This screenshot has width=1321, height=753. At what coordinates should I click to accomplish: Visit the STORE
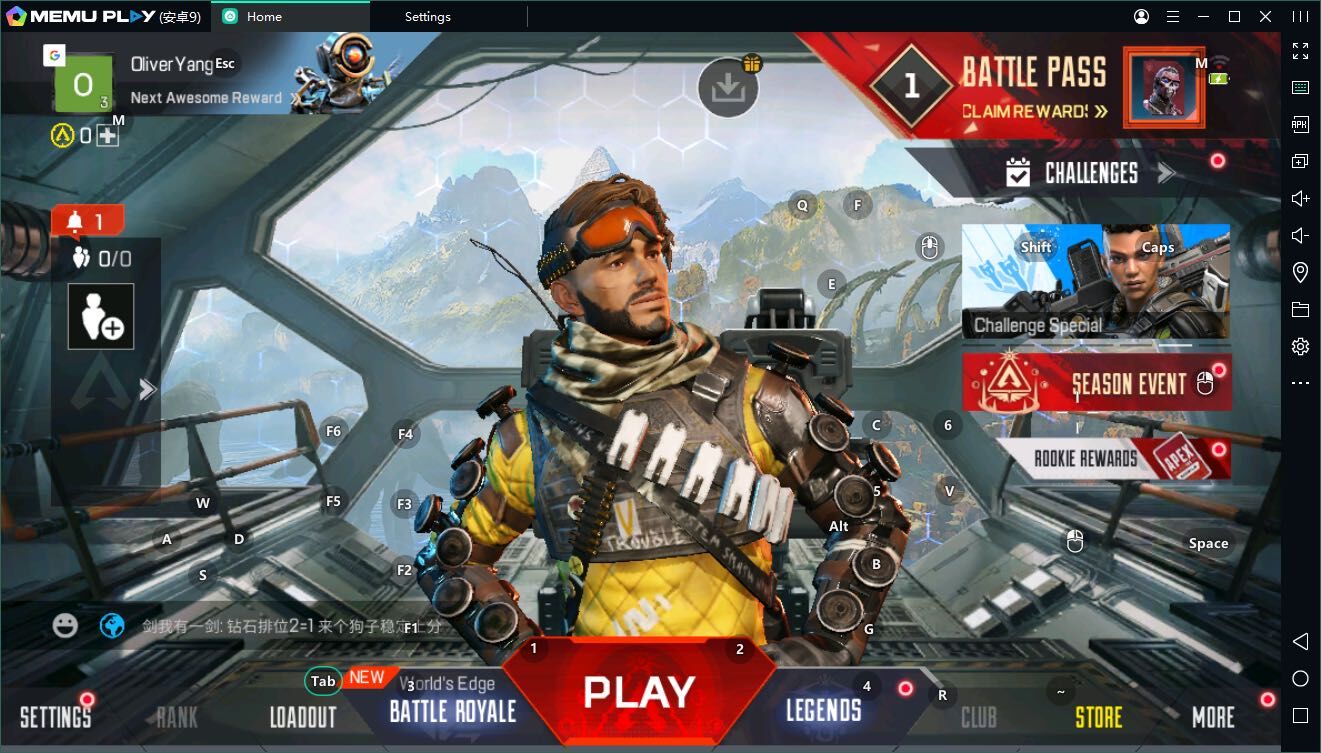click(x=1098, y=717)
